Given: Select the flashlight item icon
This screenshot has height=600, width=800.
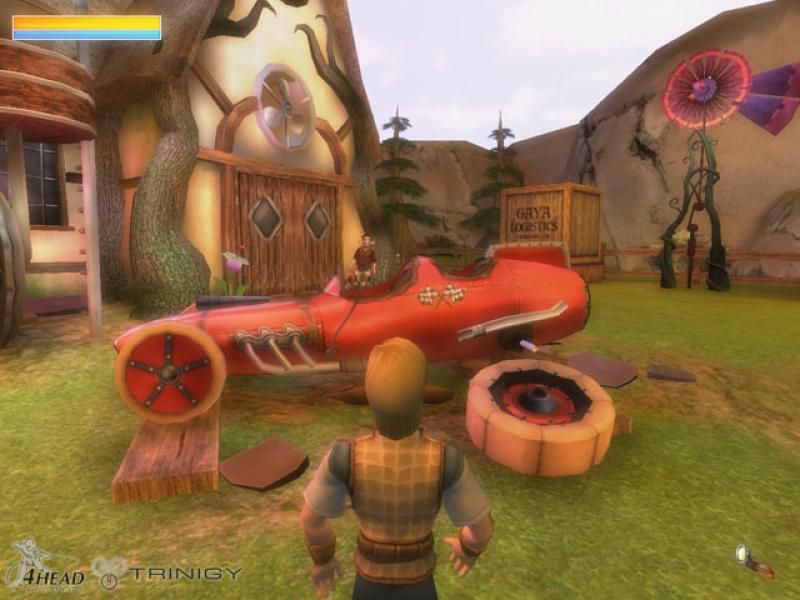Looking at the screenshot, I should pyautogui.click(x=753, y=561).
